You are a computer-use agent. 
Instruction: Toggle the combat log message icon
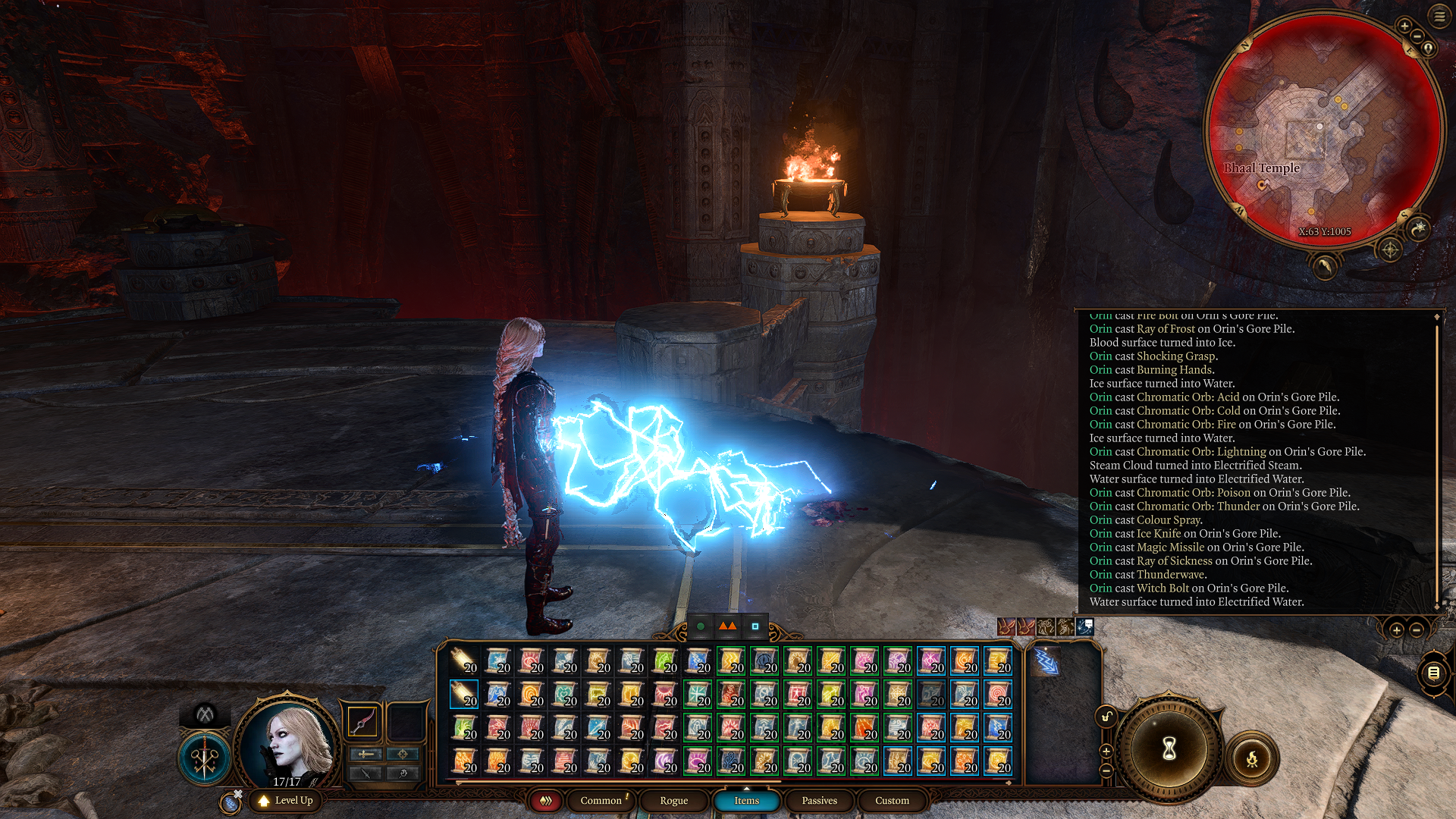1433,673
